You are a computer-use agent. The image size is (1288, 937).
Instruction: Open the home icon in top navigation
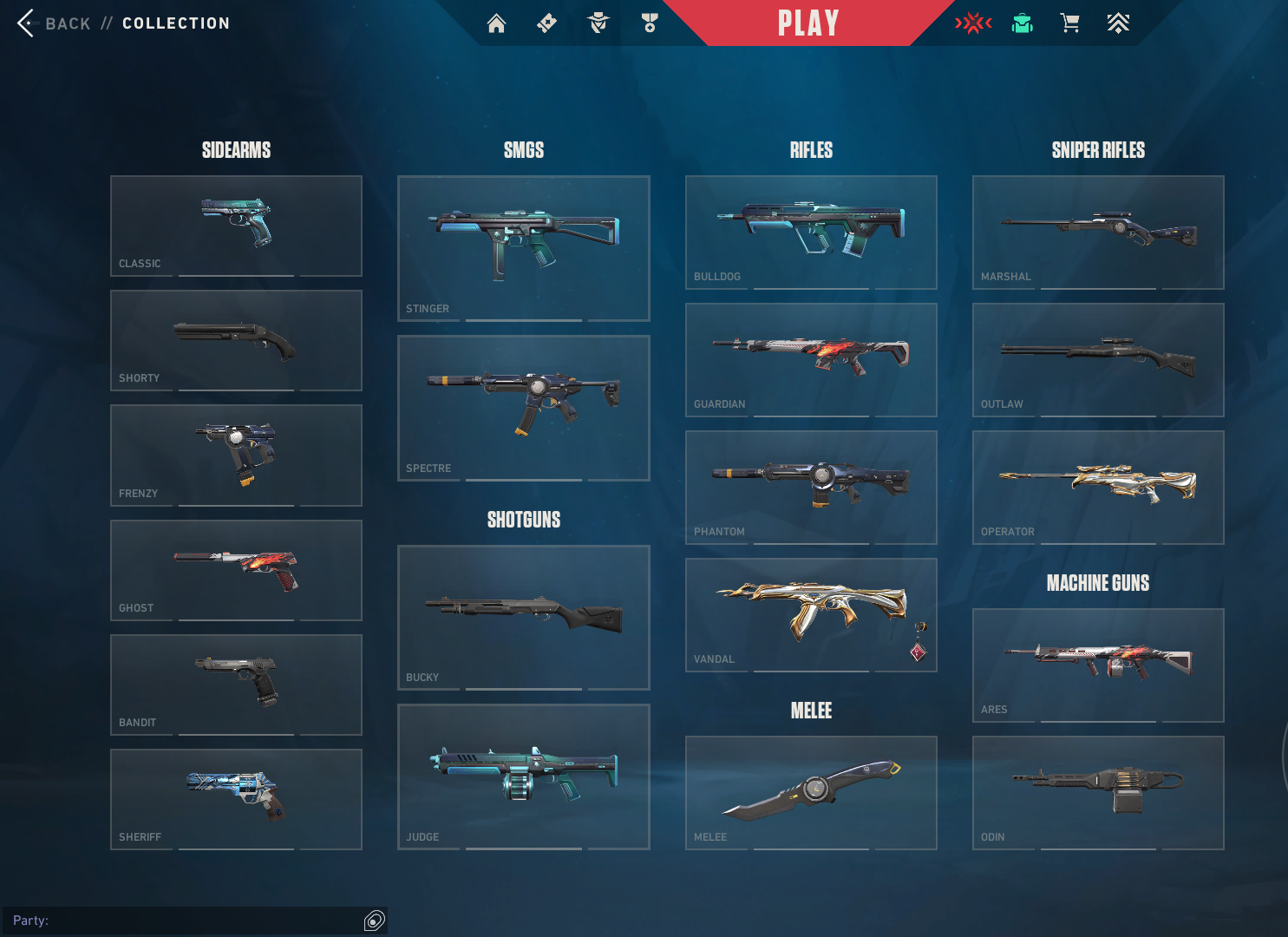(496, 23)
